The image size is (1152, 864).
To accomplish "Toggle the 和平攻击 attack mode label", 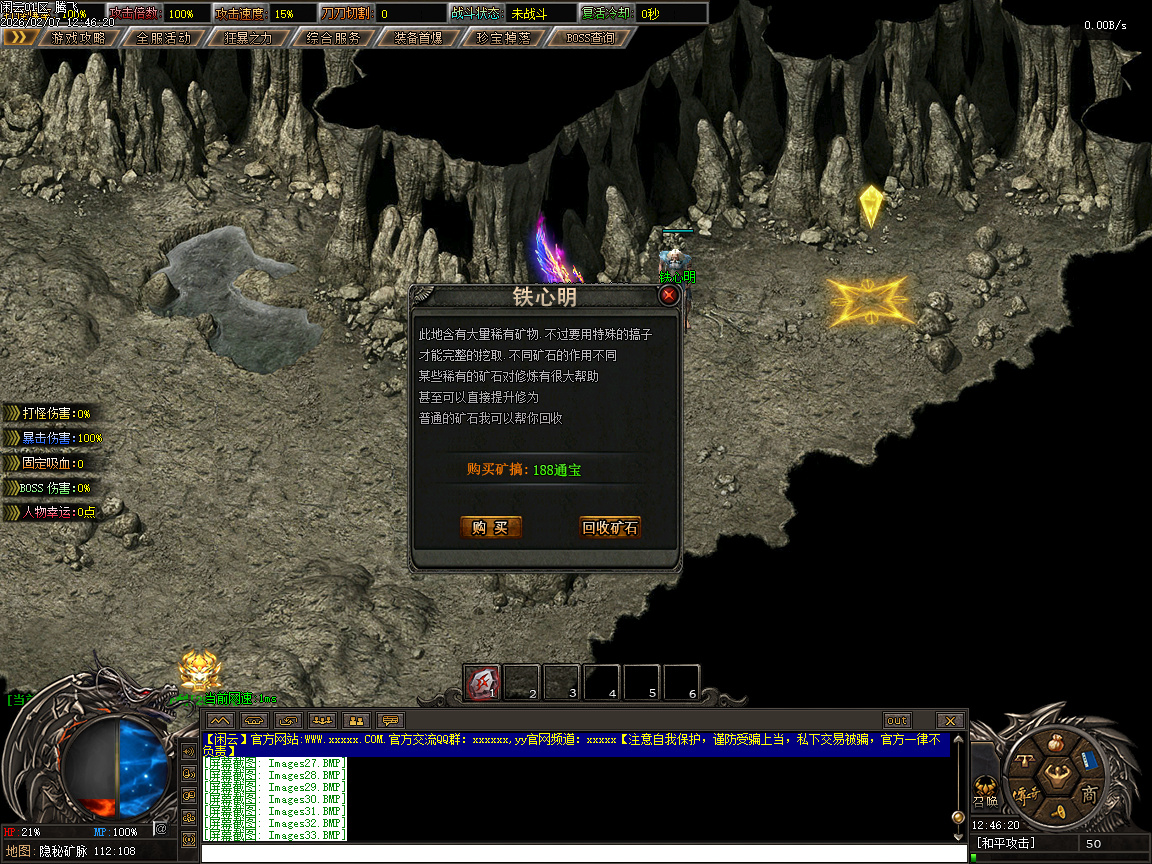I will click(x=1007, y=844).
